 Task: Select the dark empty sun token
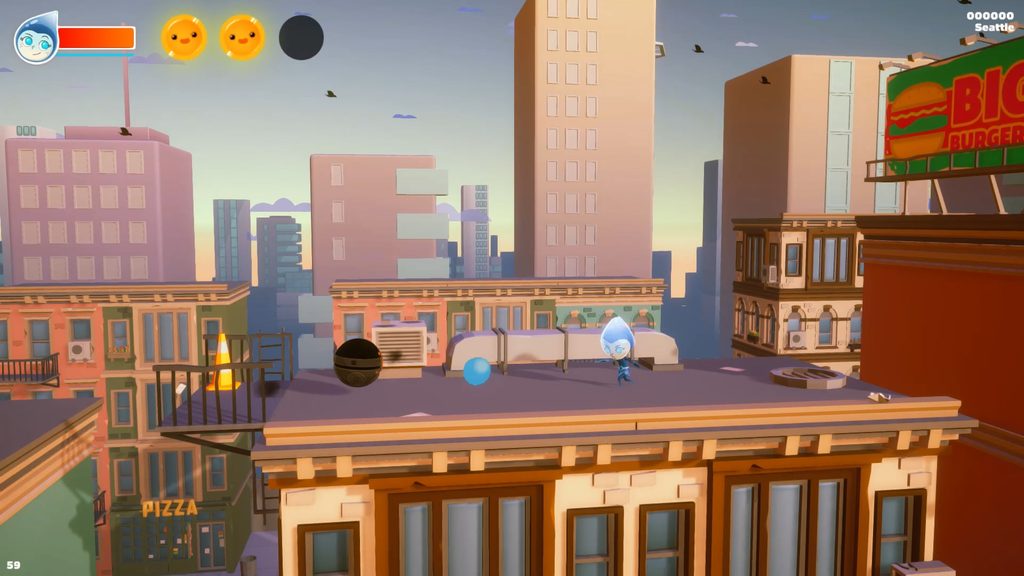[301, 38]
